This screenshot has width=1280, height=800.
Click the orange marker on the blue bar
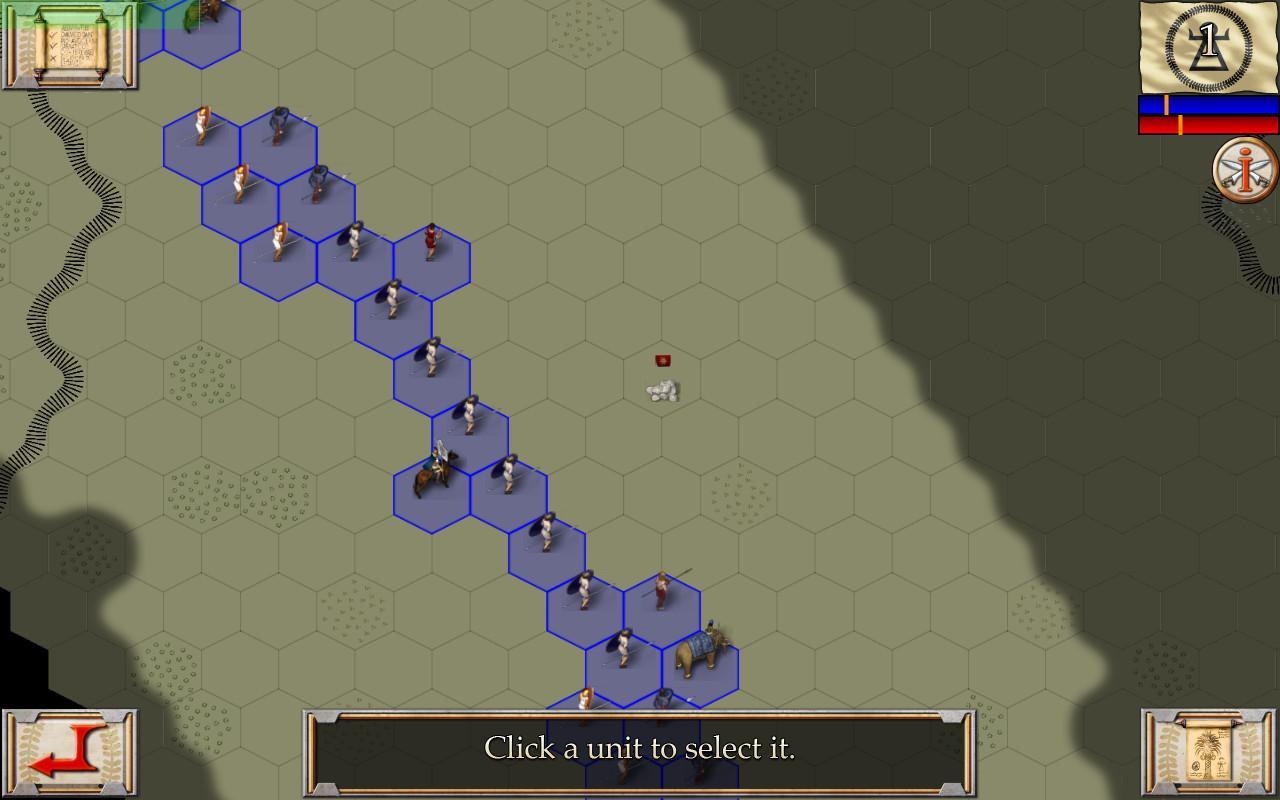[x=1168, y=104]
